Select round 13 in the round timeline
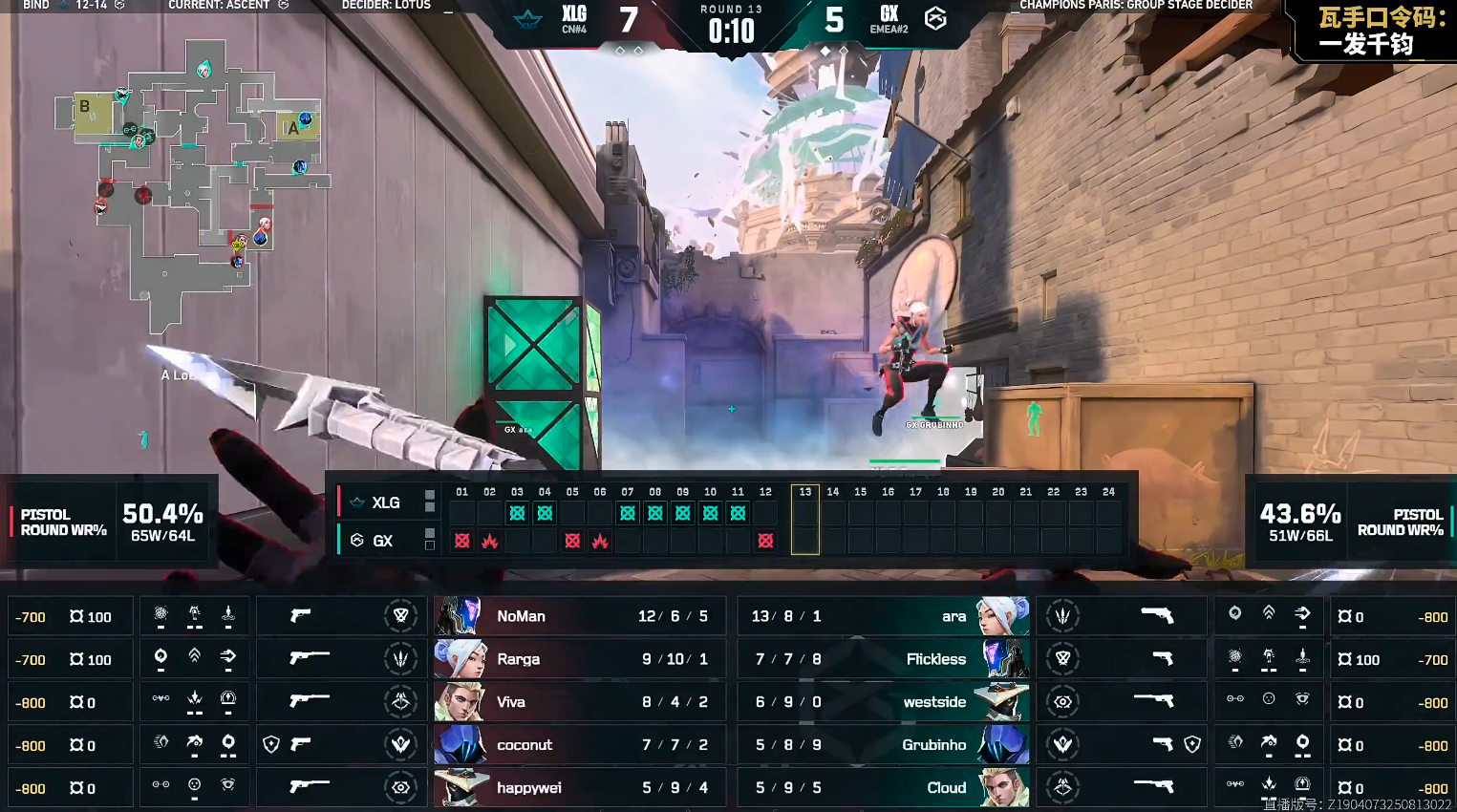1457x812 pixels. tap(804, 519)
